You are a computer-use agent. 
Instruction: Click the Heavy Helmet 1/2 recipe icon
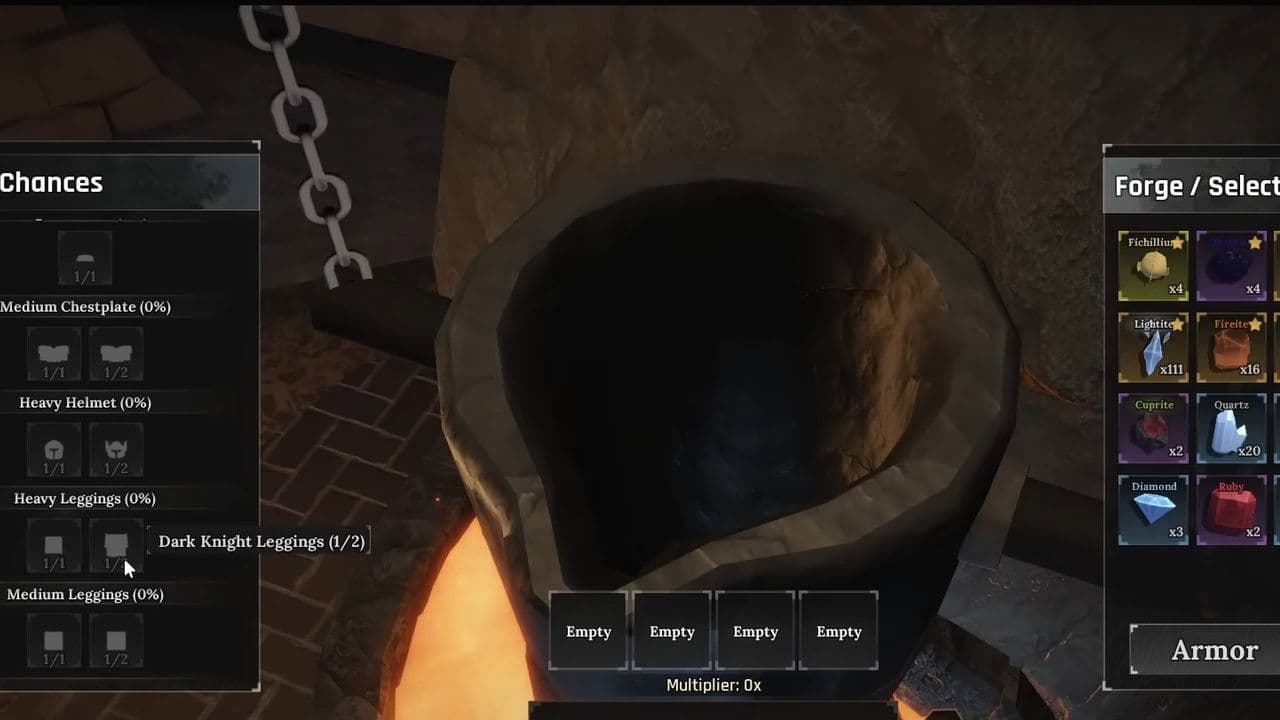tap(116, 449)
